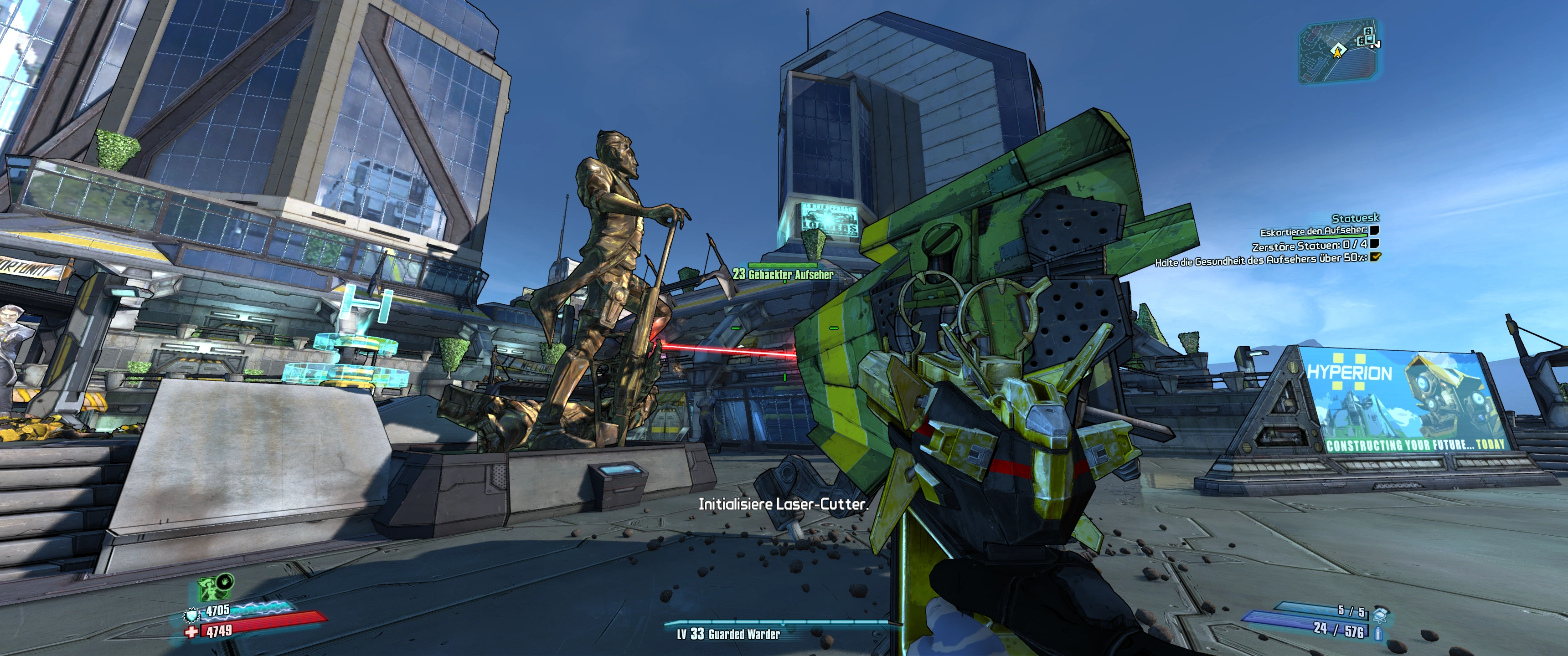Click the Eskortiere den Aufseher objective

pyautogui.click(x=1313, y=231)
